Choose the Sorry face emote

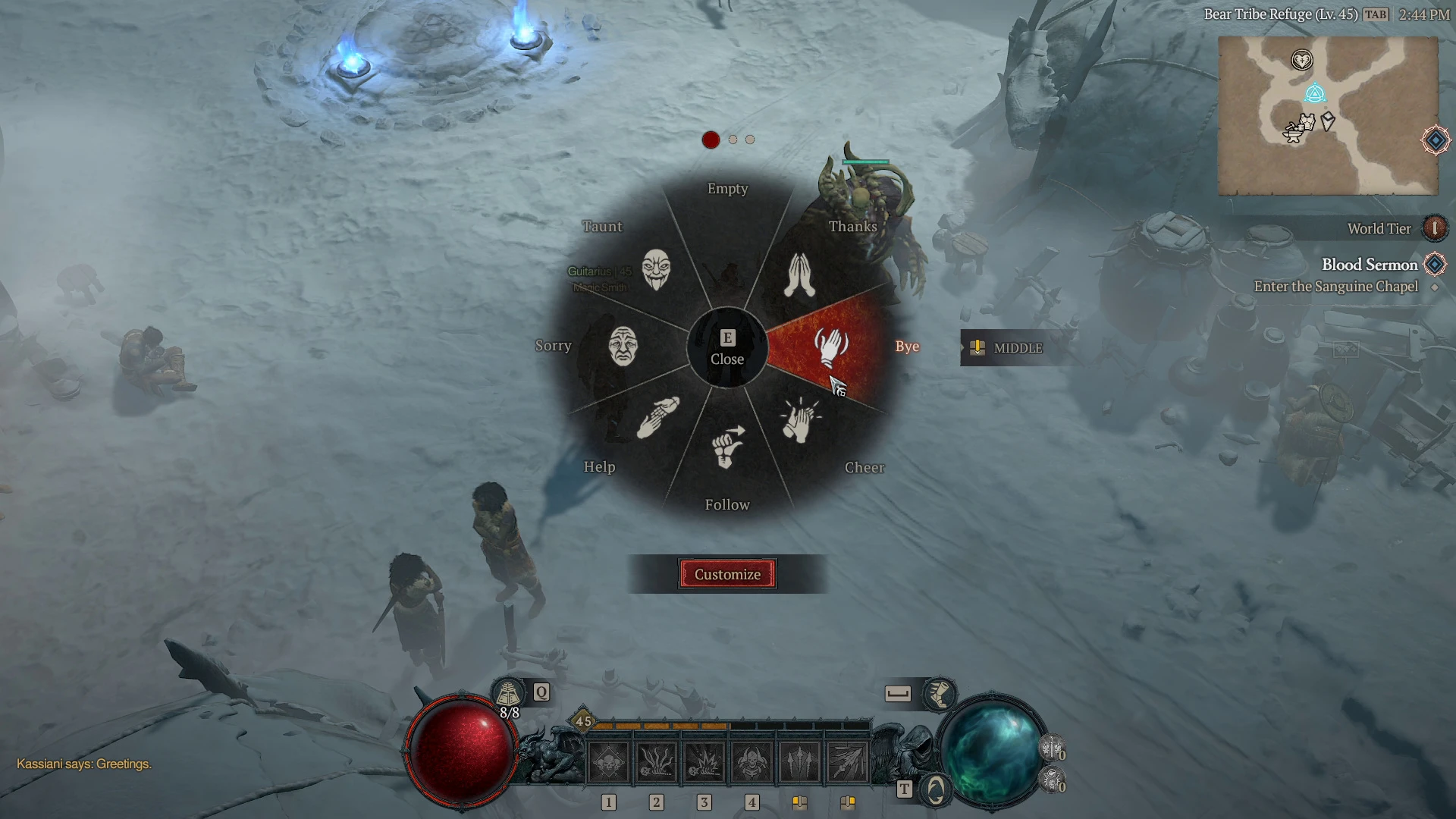[x=623, y=346]
